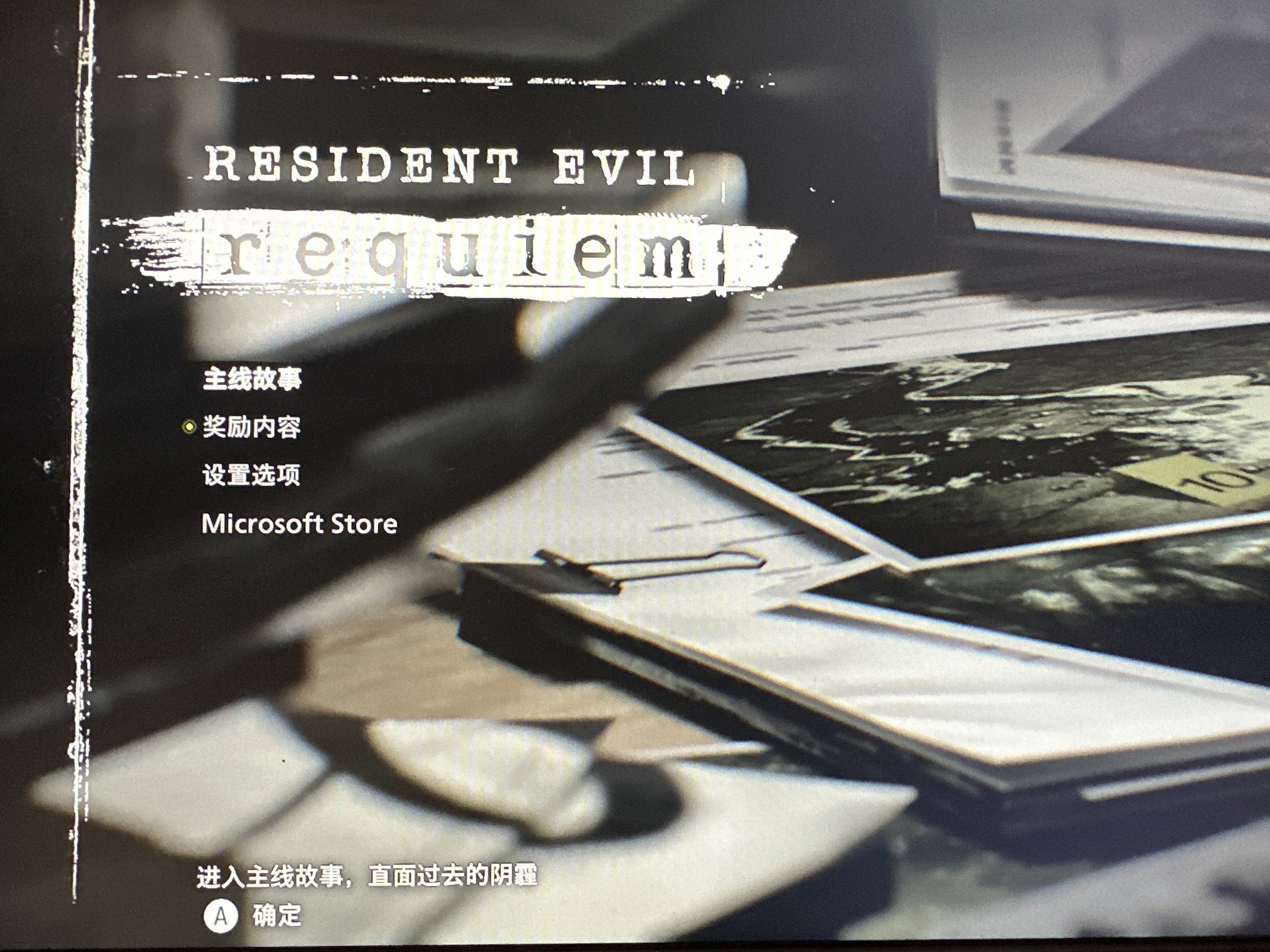Open the 奖励内容 bonus content menu
Viewport: 1270px width, 952px height.
click(x=251, y=427)
